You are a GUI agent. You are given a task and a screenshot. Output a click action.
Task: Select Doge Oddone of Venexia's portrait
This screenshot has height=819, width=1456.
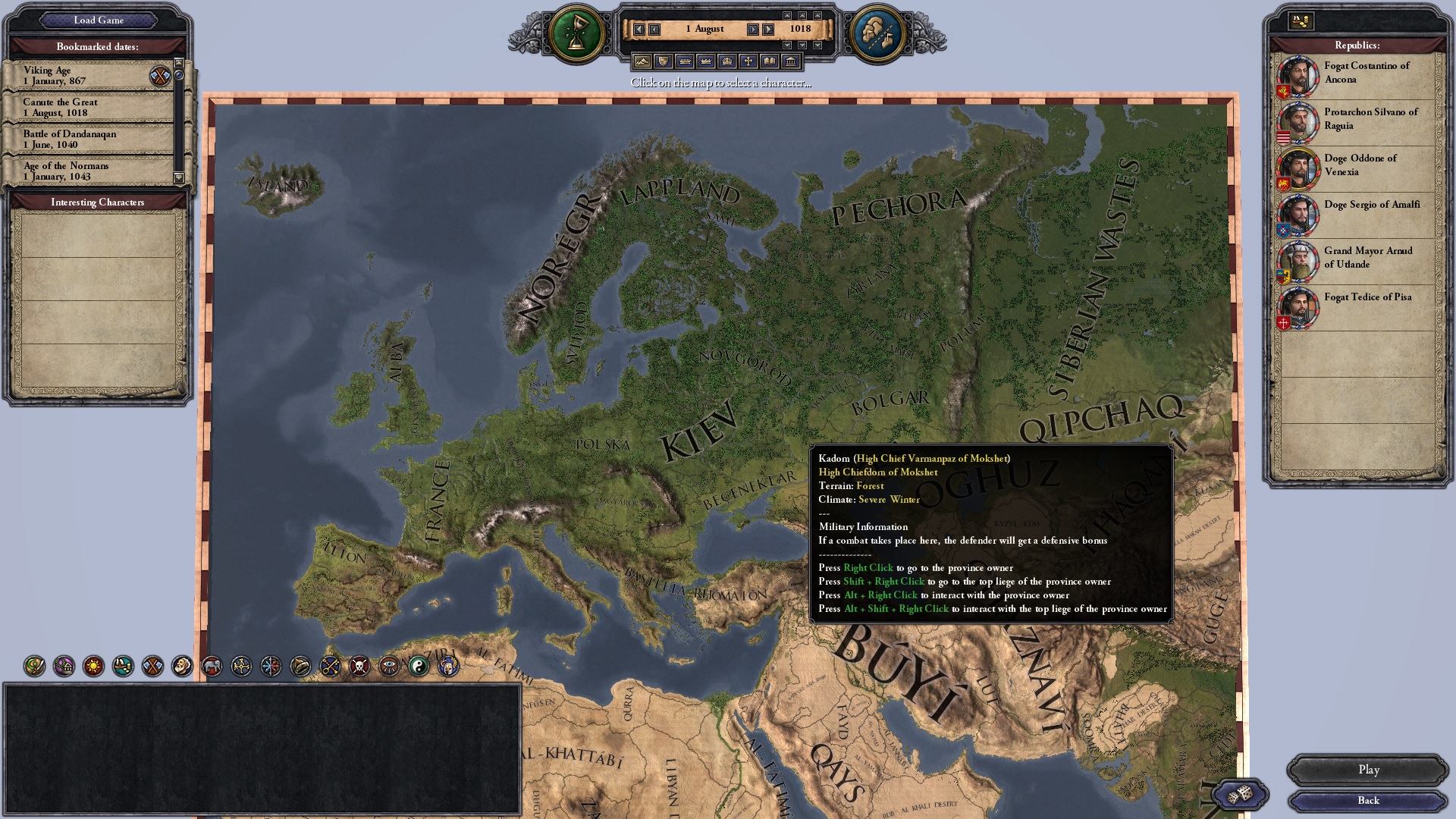coord(1298,168)
